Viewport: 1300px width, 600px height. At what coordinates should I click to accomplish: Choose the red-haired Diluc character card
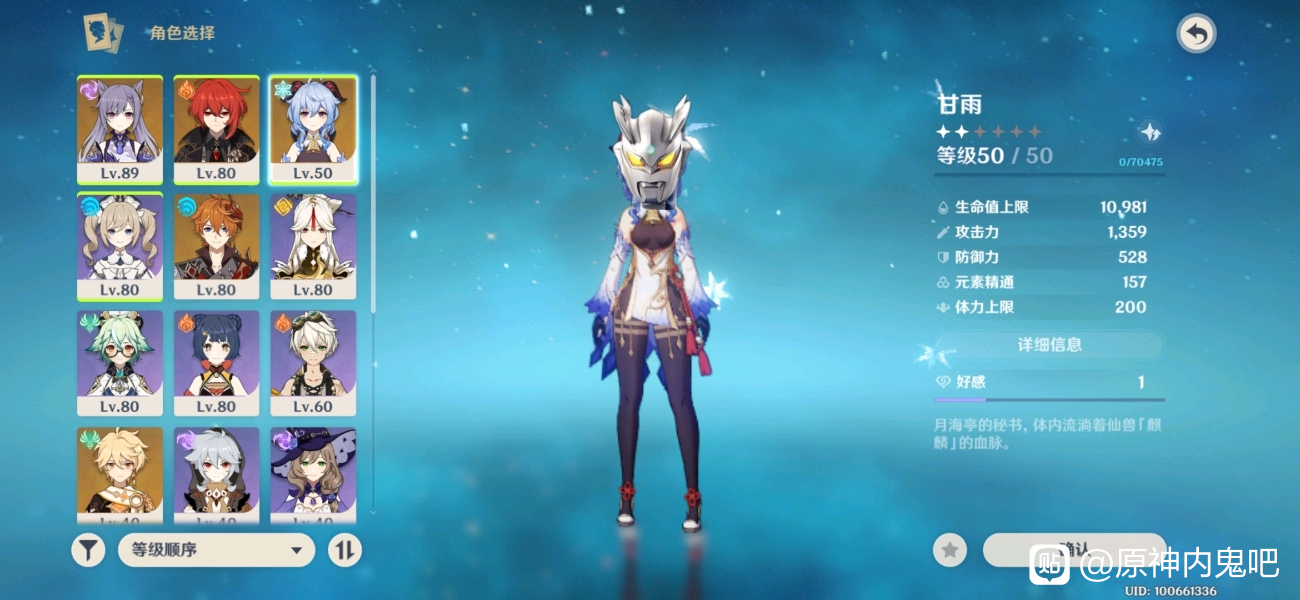(x=216, y=130)
